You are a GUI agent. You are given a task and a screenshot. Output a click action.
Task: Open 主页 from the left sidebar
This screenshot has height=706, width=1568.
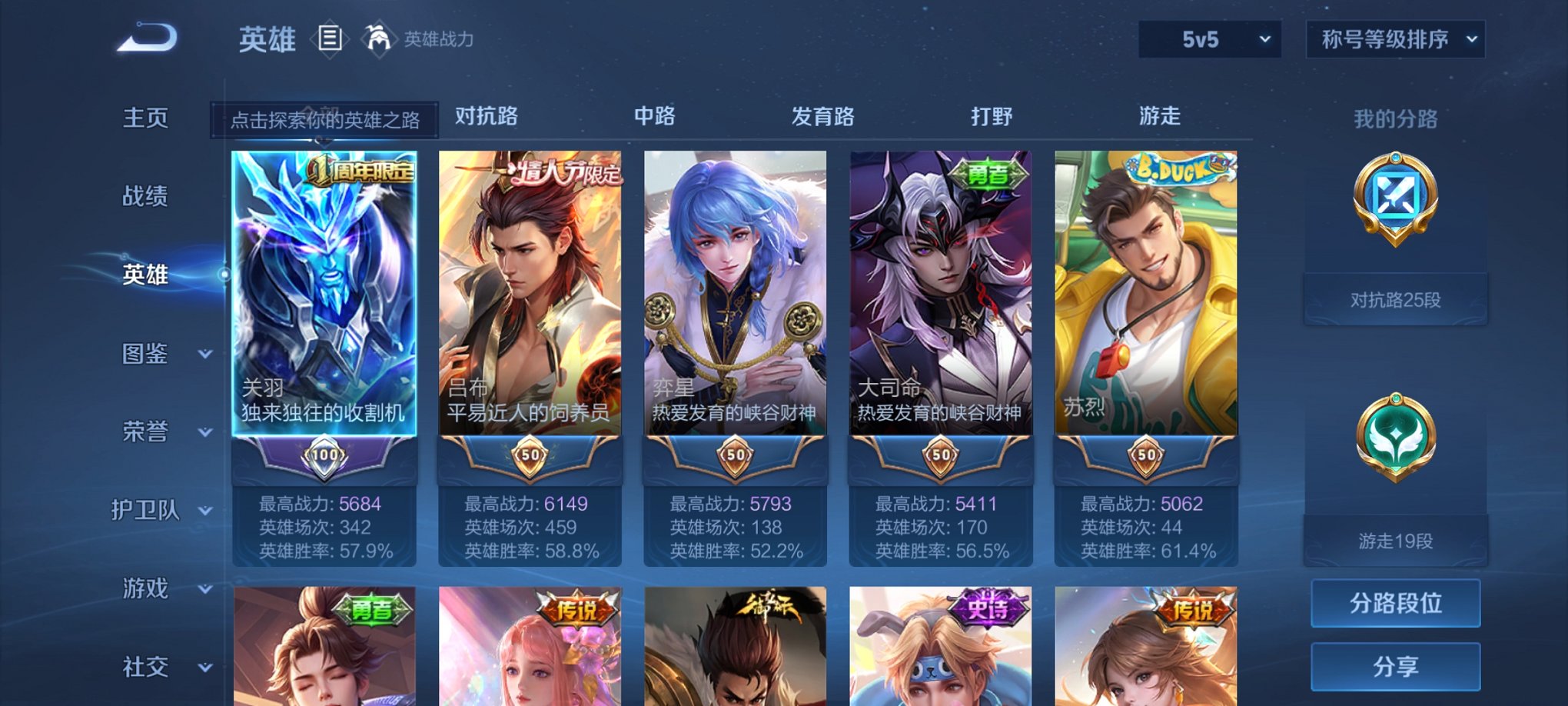[145, 119]
